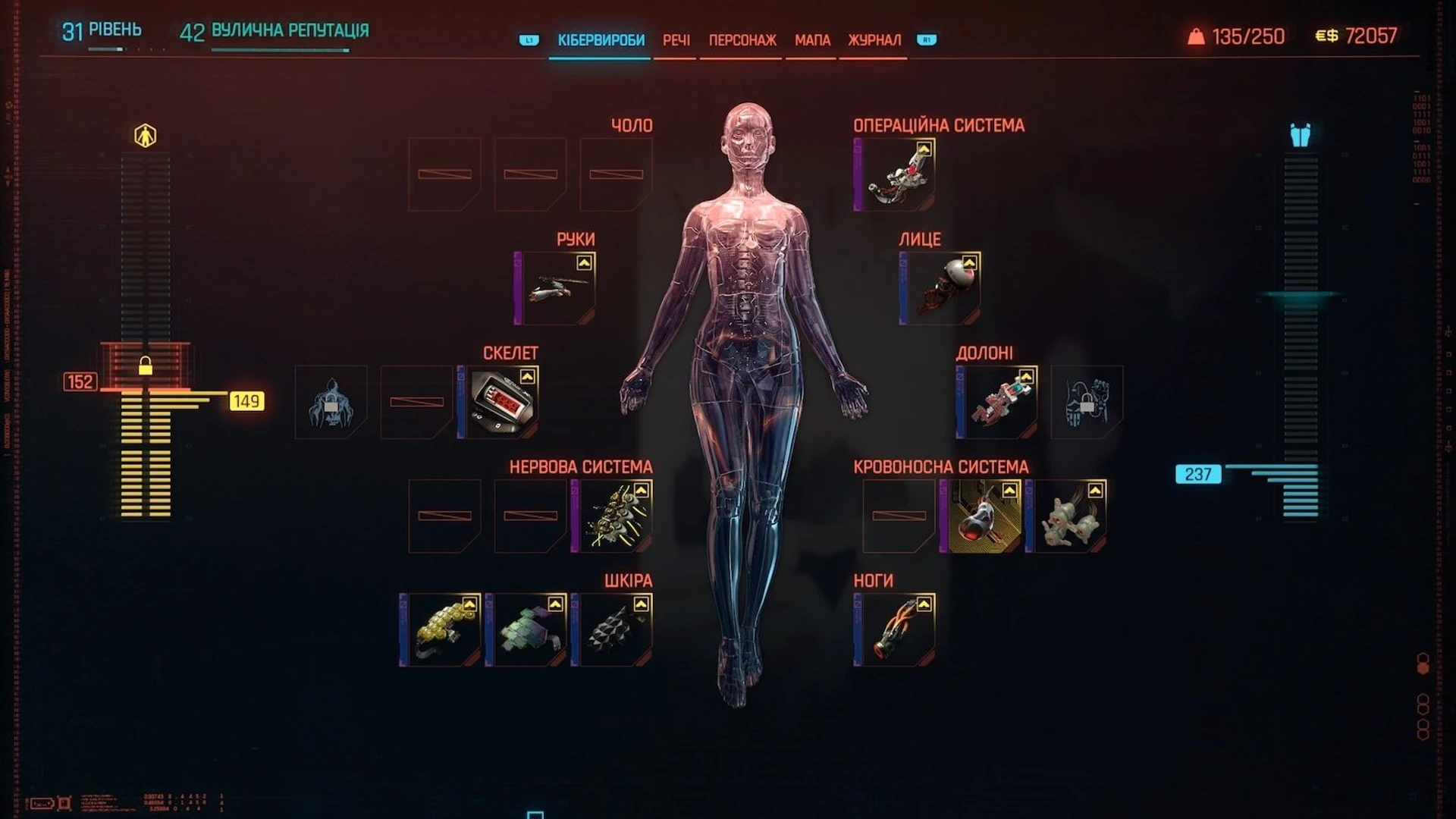Click the capacity bell icon near 135/250
The image size is (1456, 819).
tap(1196, 33)
